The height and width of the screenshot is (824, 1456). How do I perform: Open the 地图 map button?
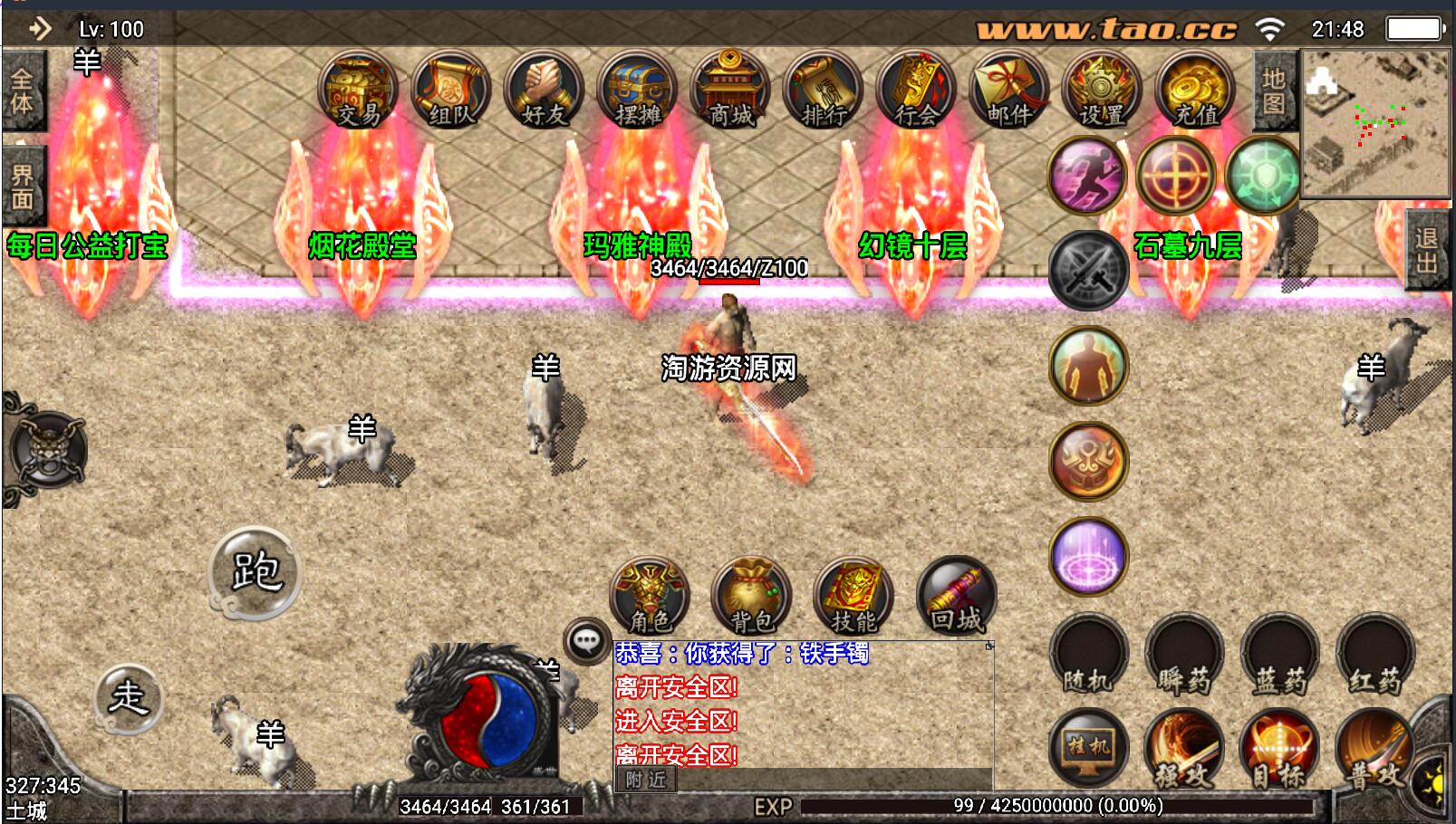point(1273,91)
